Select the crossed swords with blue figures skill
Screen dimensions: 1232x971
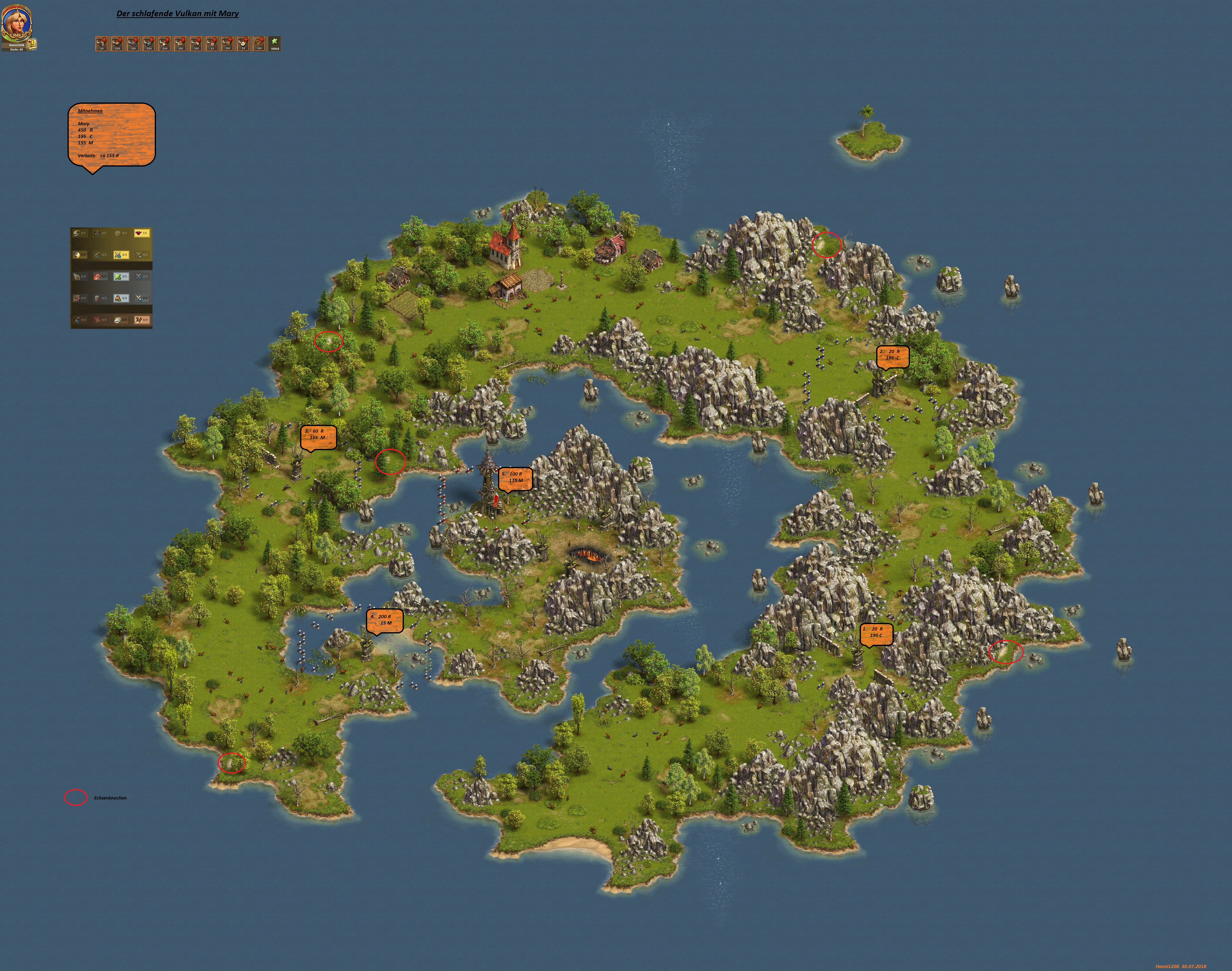122,255
